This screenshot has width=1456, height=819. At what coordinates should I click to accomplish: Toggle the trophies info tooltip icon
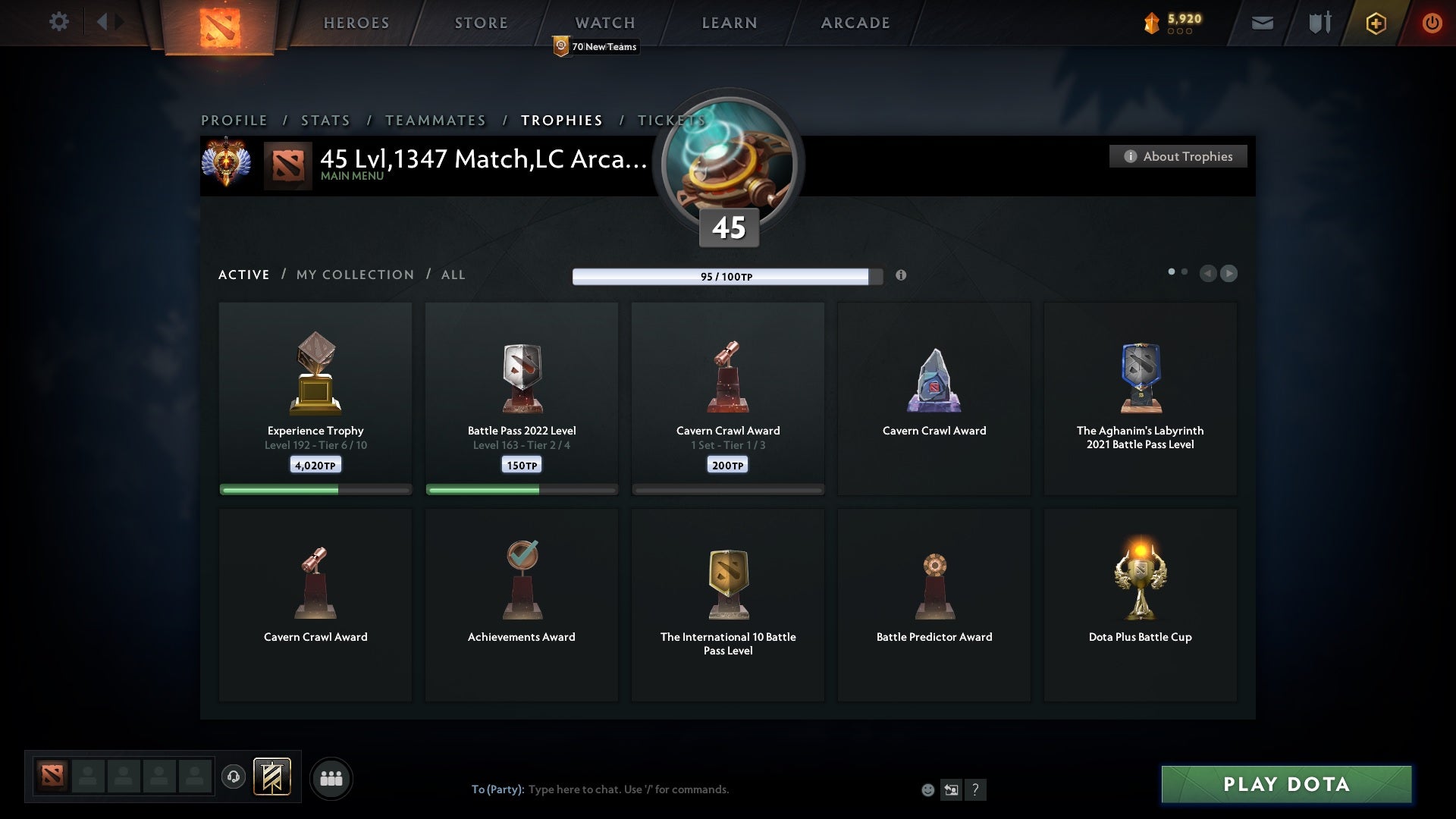point(902,276)
